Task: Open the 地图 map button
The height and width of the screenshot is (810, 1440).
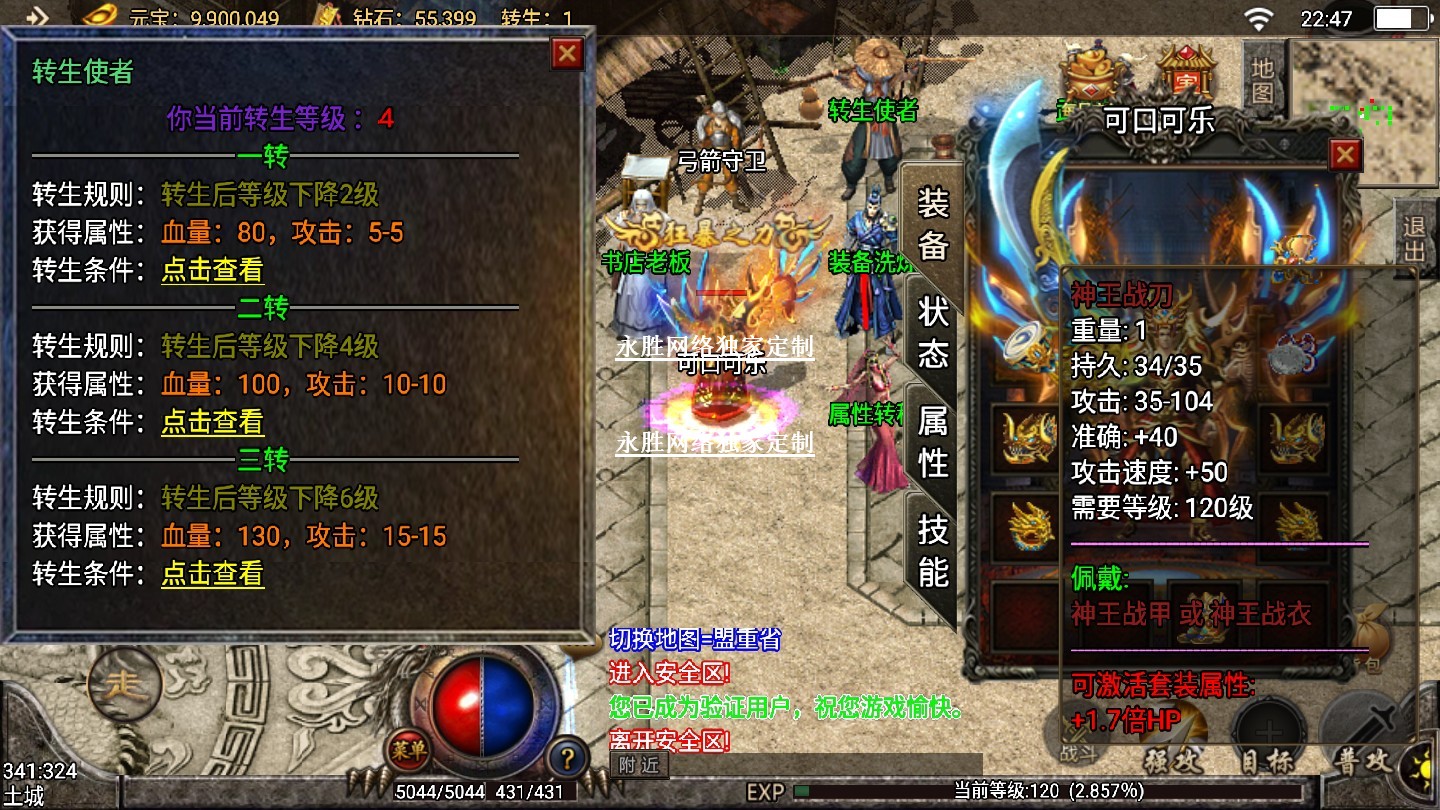Action: 1263,79
